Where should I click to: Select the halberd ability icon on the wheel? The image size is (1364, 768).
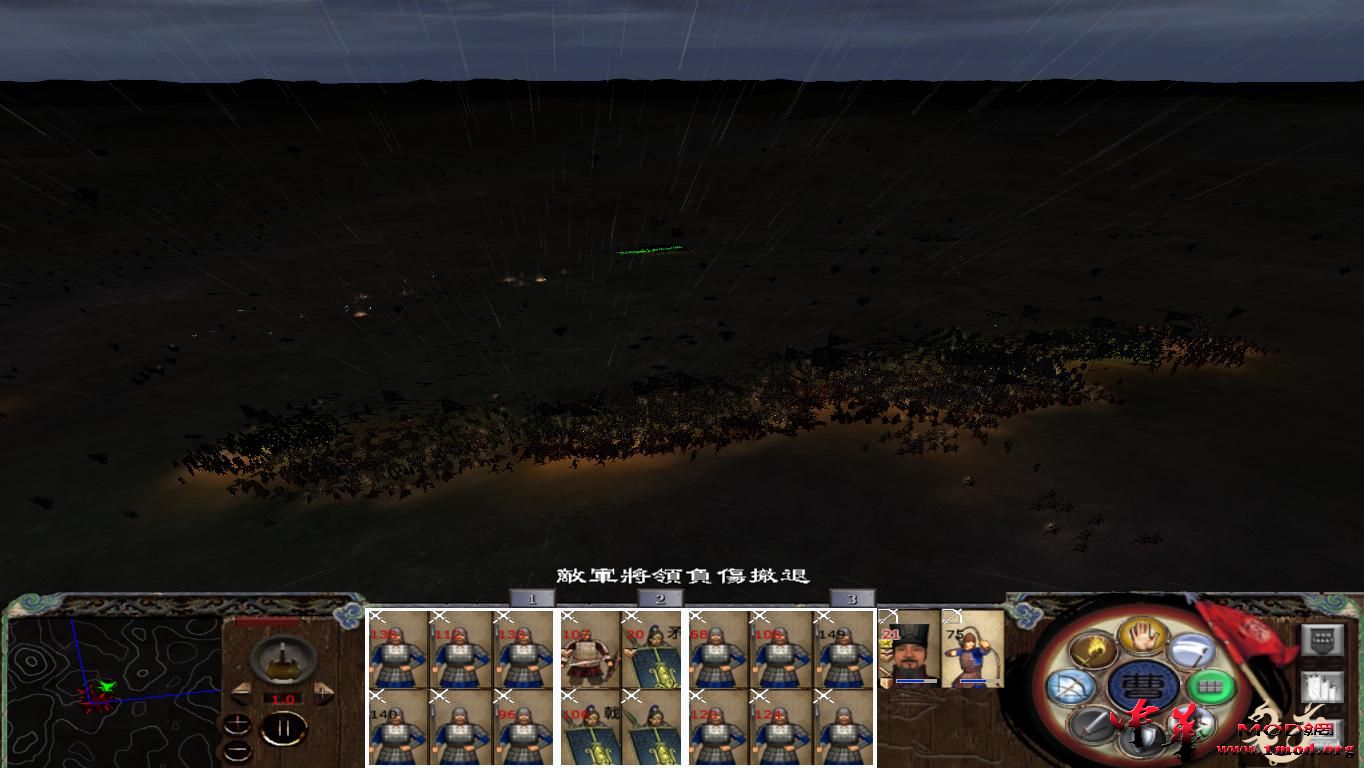click(1190, 651)
